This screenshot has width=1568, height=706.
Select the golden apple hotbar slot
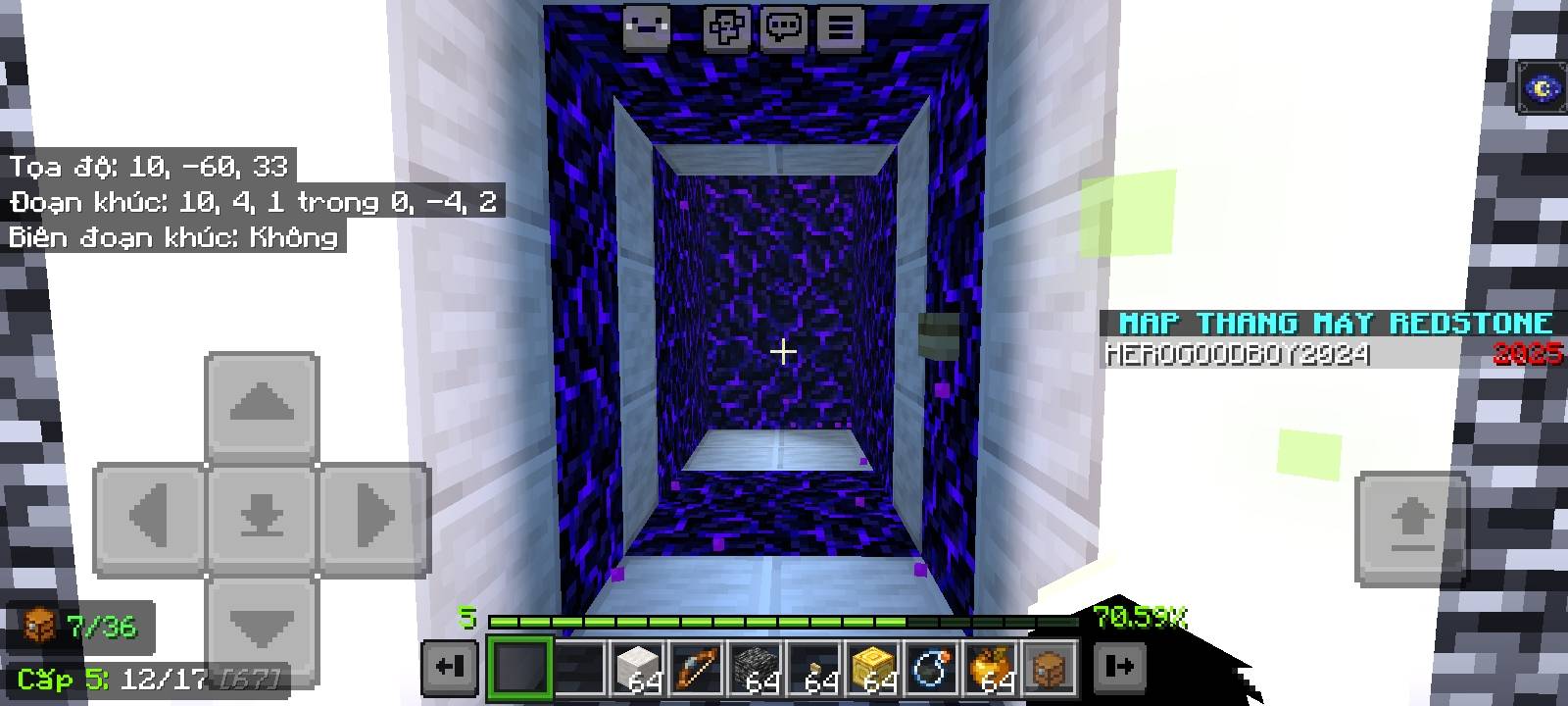pyautogui.click(x=991, y=666)
